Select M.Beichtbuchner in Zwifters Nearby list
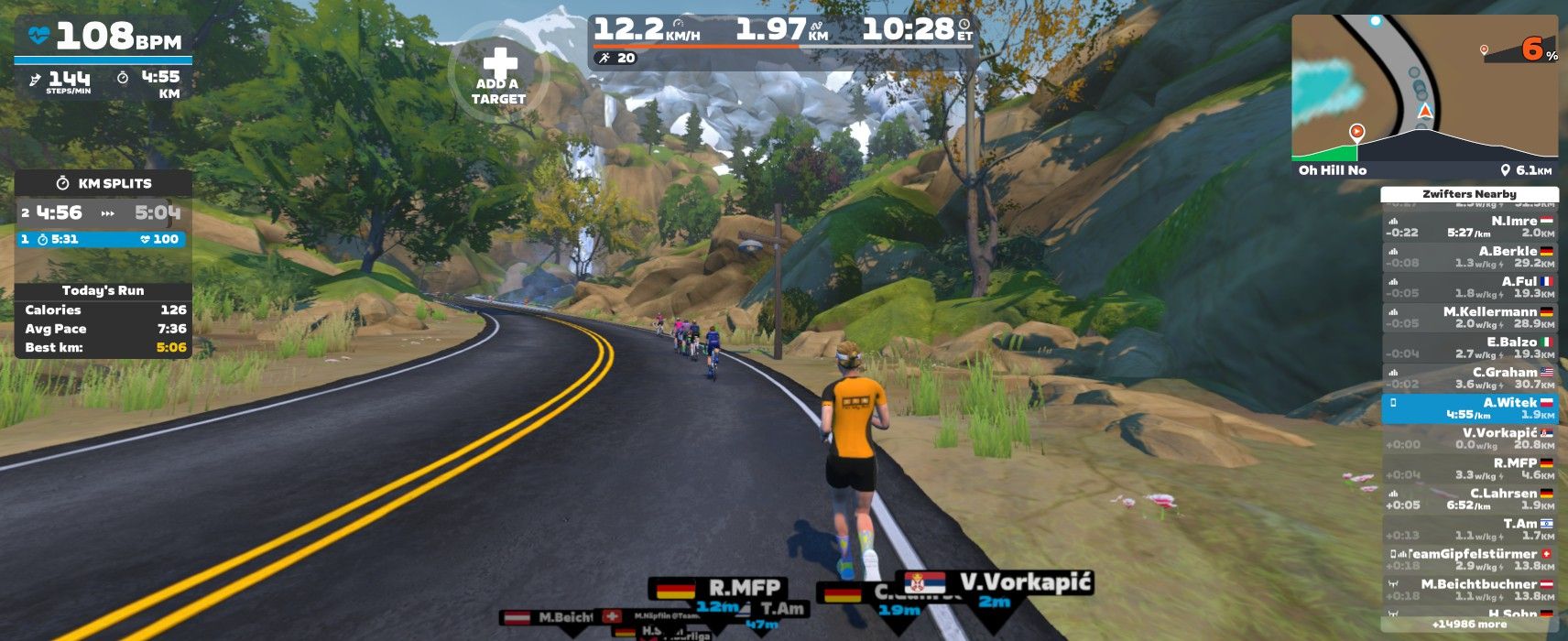This screenshot has height=641, width=1568. click(1469, 589)
